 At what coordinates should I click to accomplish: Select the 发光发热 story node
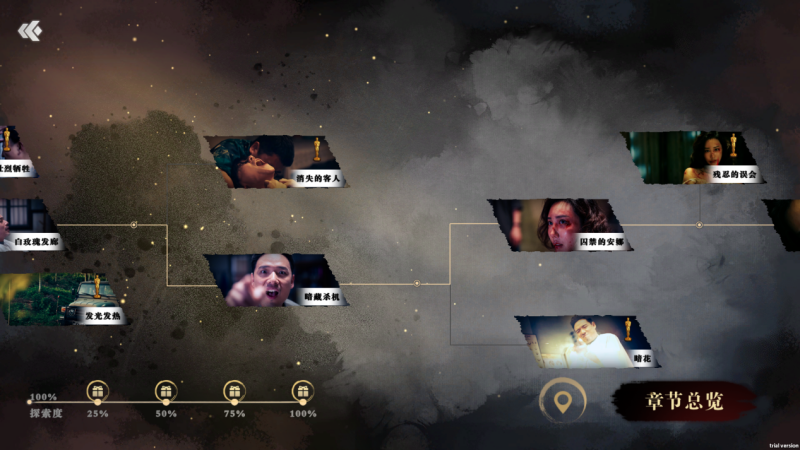(65, 299)
